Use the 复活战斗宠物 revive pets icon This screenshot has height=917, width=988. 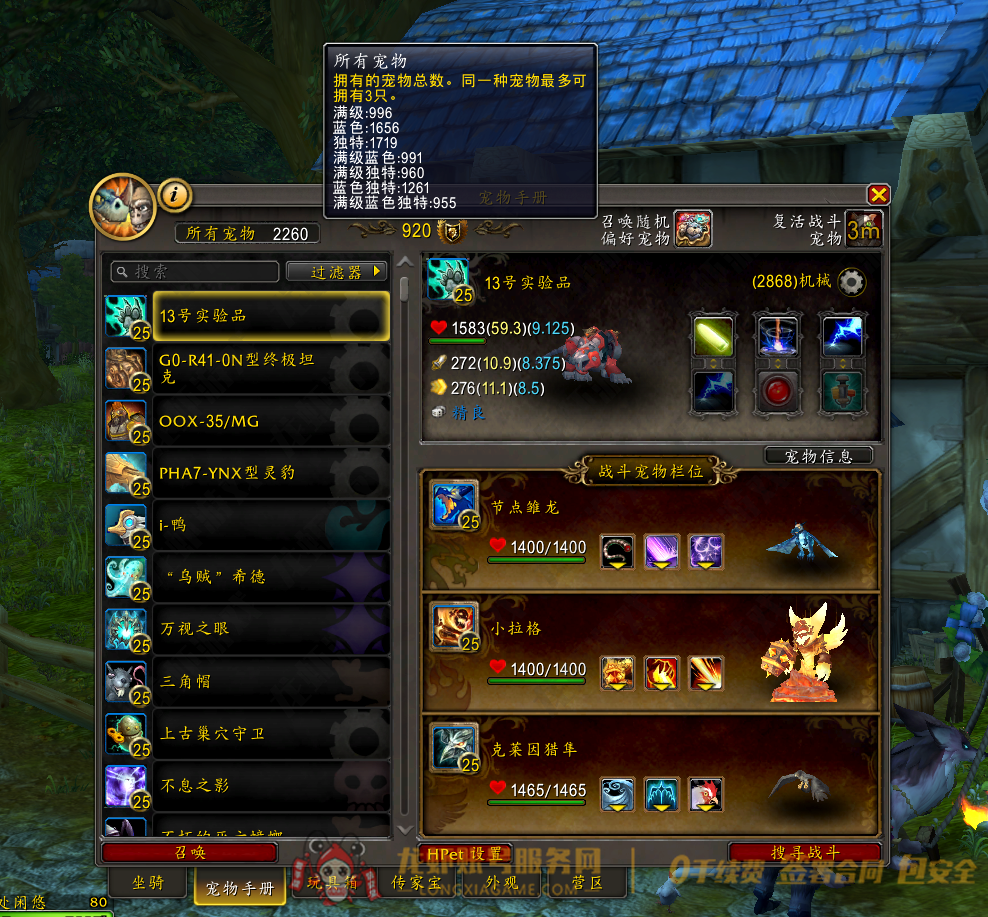coord(864,229)
